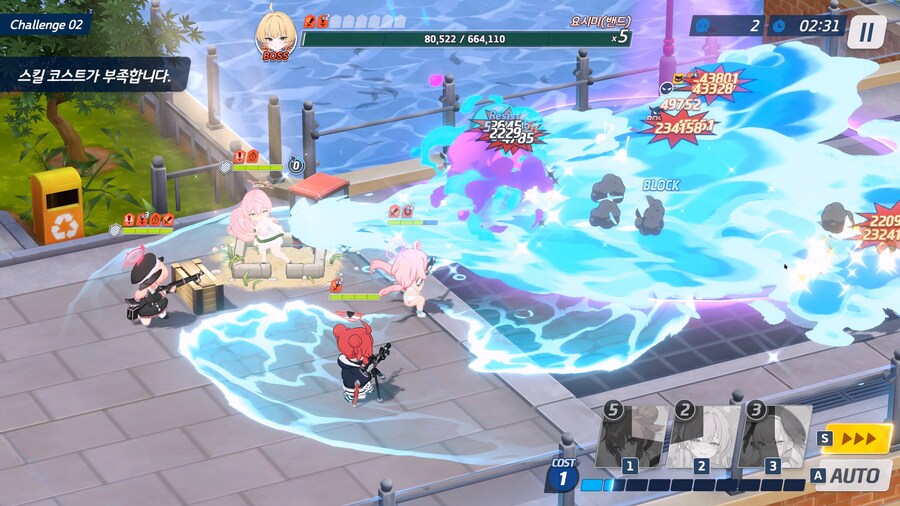900x506 pixels.
Task: Pause the battle
Action: click(866, 32)
